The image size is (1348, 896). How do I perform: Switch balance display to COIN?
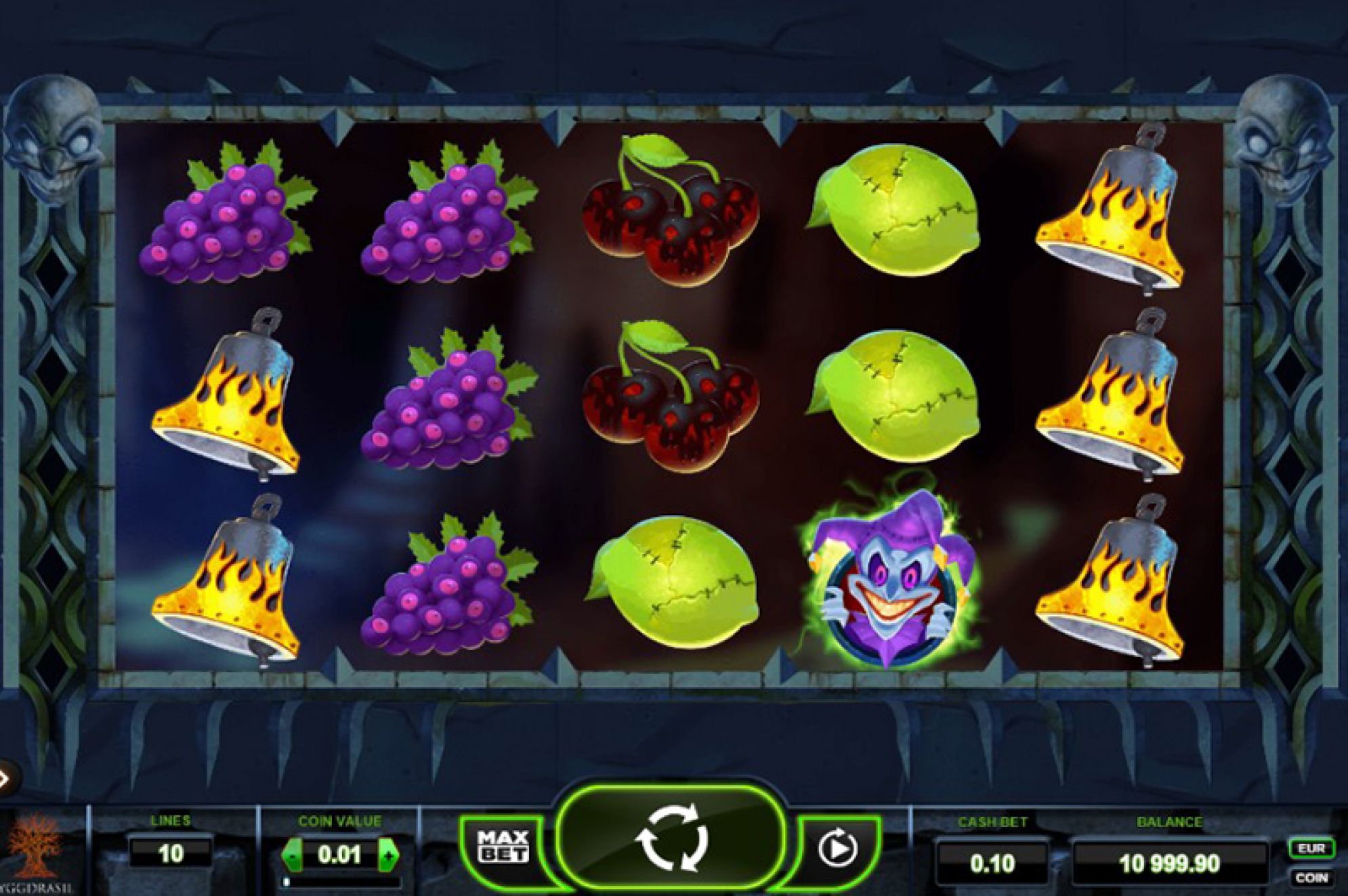(x=1311, y=878)
